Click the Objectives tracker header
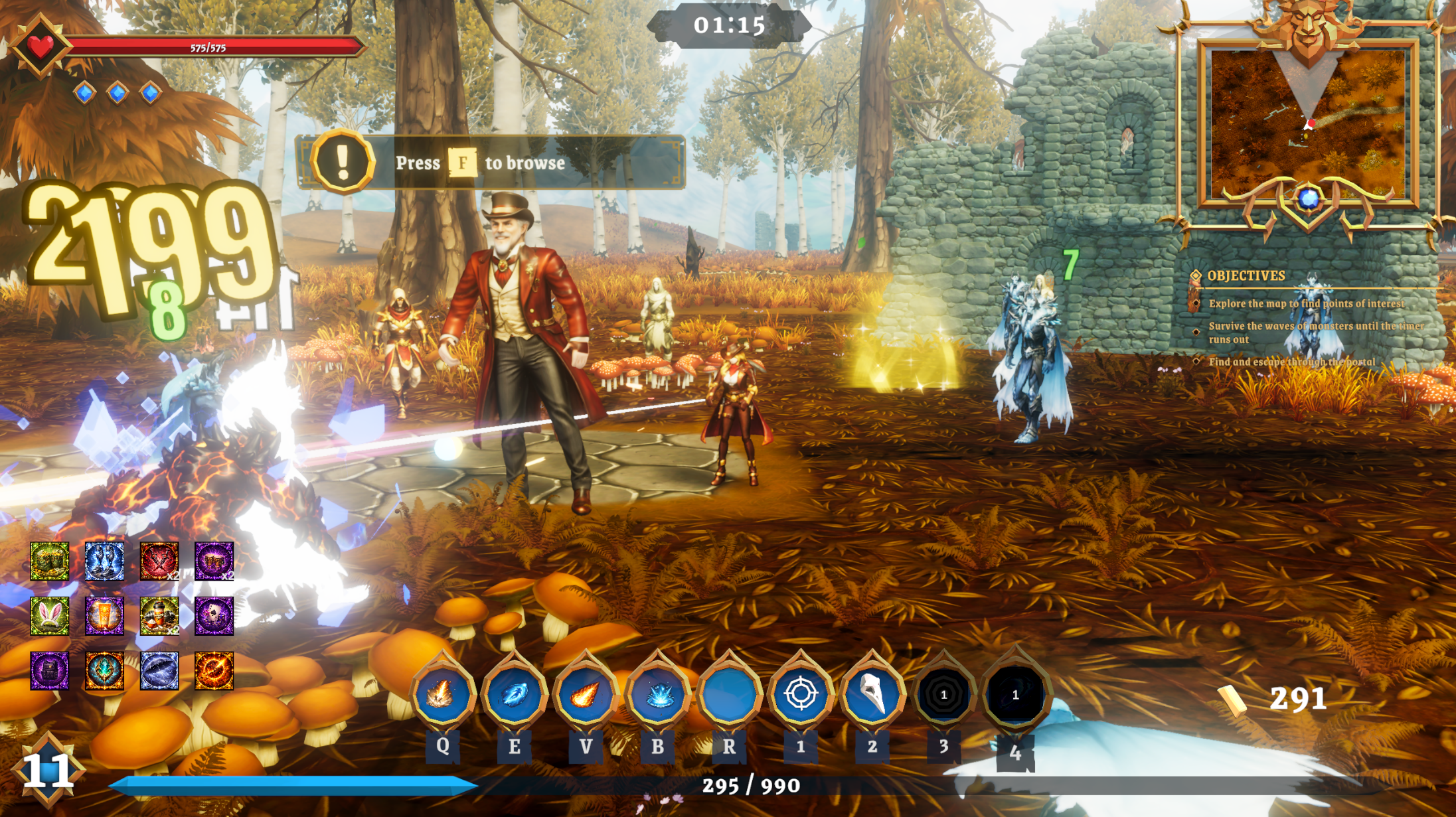 tap(1246, 276)
